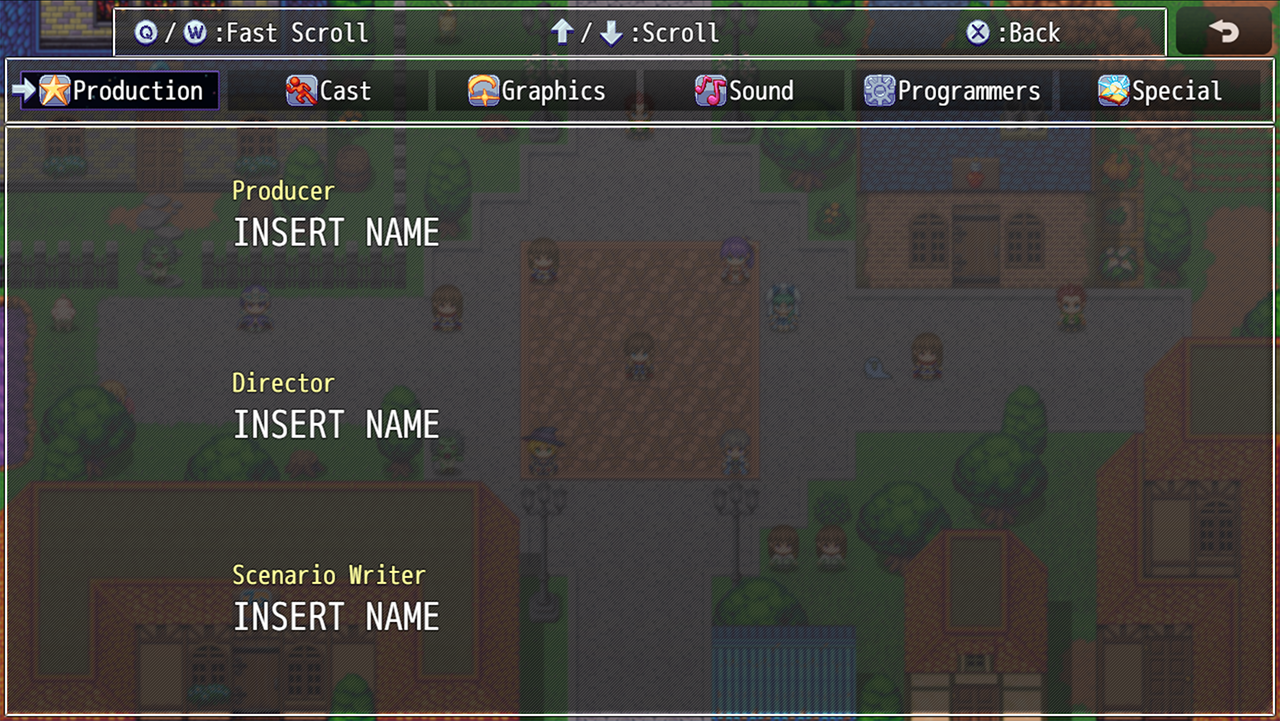Select the Production credits tab
Viewport: 1280px width, 721px height.
(x=120, y=91)
